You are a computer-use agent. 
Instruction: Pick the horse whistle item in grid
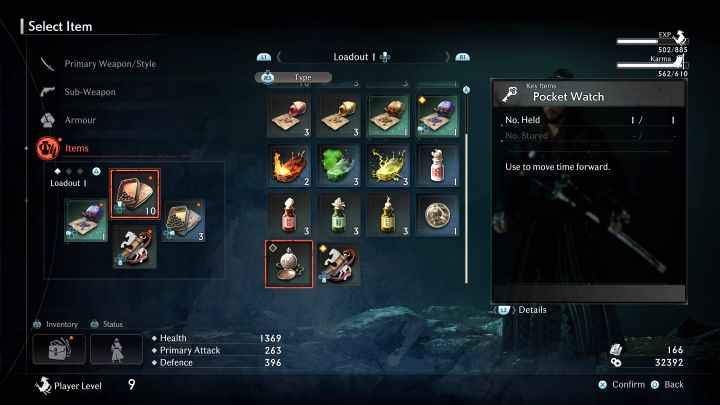337,263
